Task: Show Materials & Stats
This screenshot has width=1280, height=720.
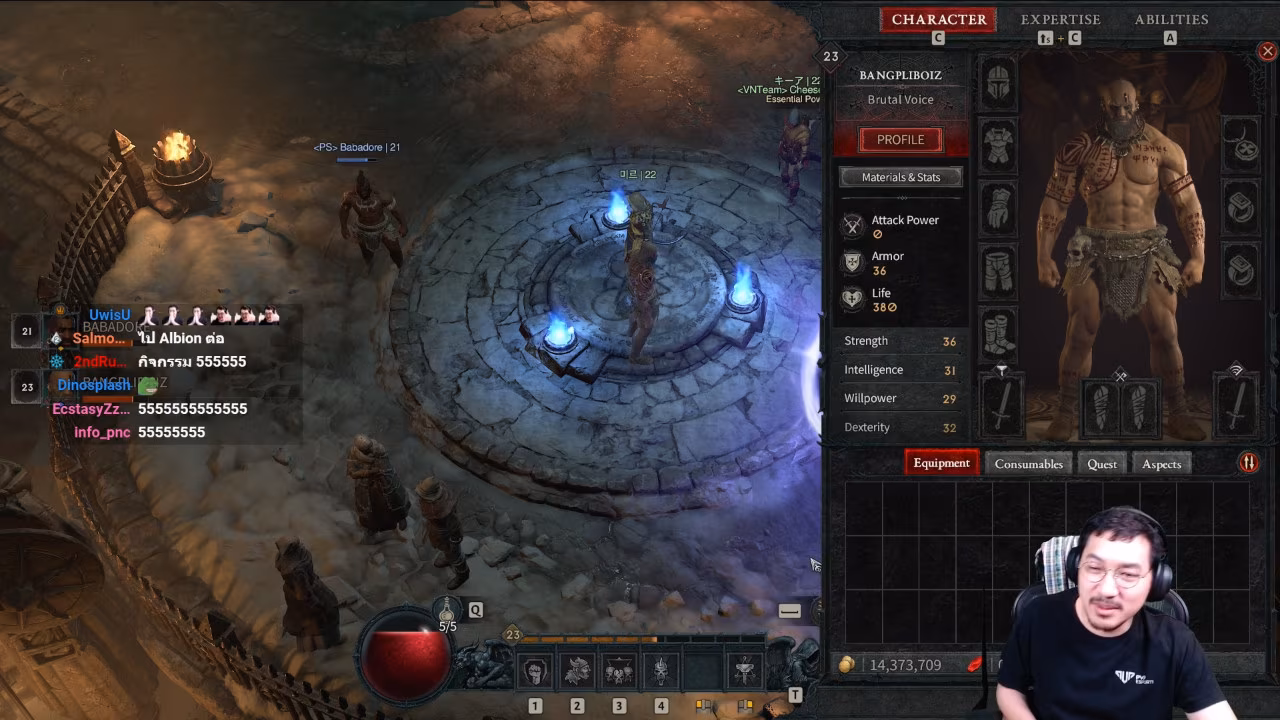Action: click(x=900, y=177)
